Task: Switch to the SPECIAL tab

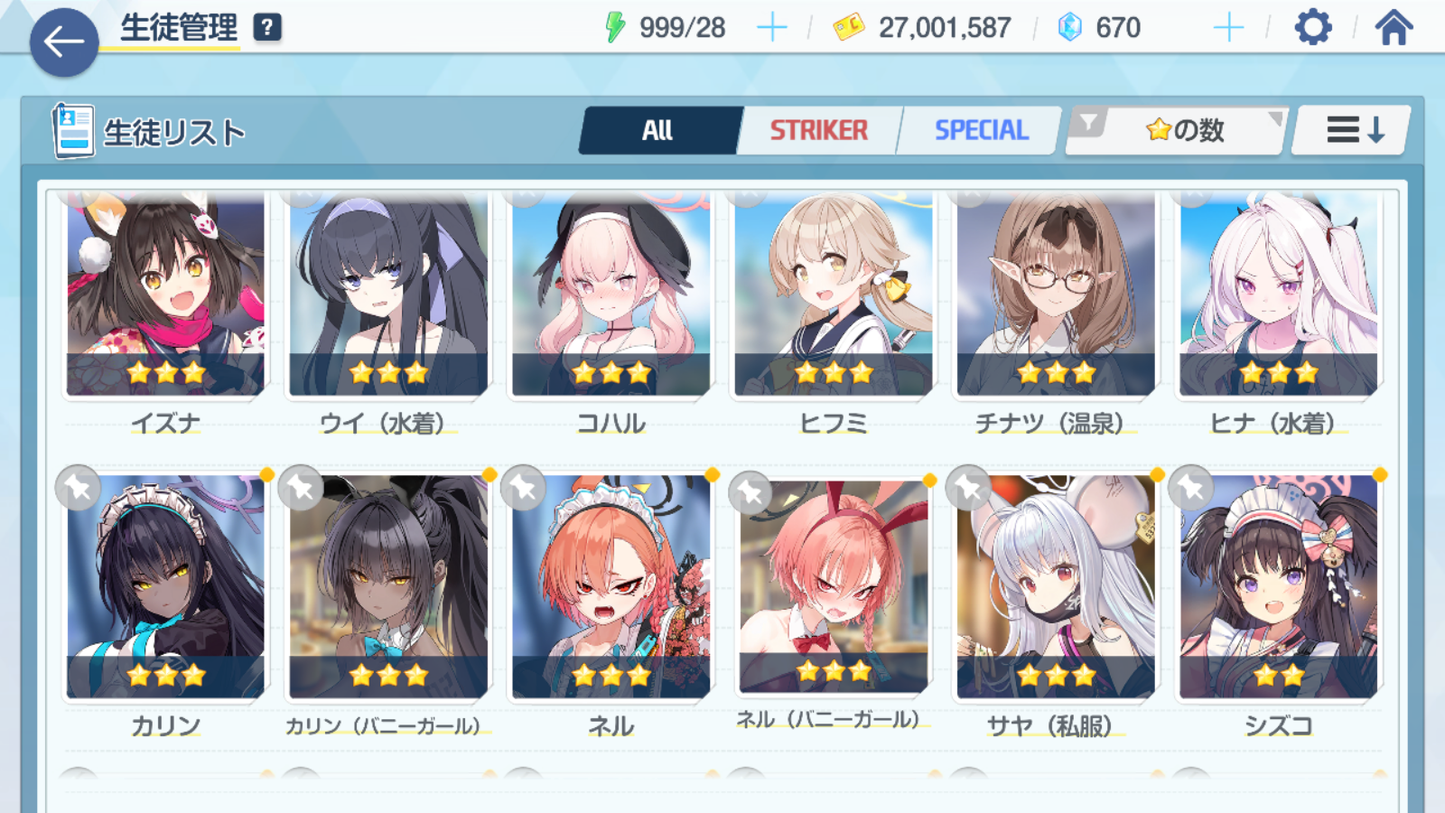Action: tap(980, 130)
